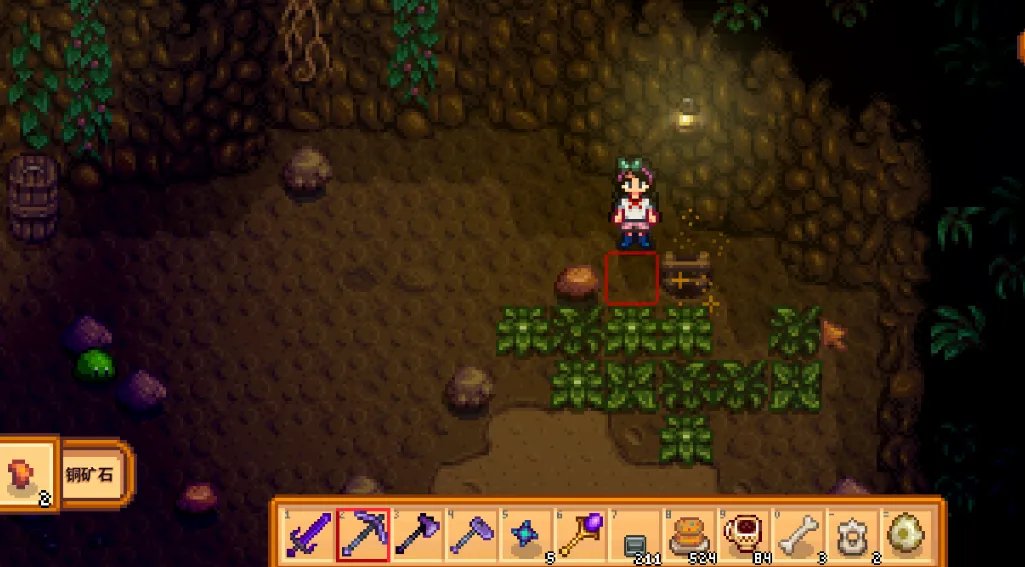This screenshot has height=567, width=1025.
Task: Choose the pickaxe in the hotbar
Action: tap(363, 533)
